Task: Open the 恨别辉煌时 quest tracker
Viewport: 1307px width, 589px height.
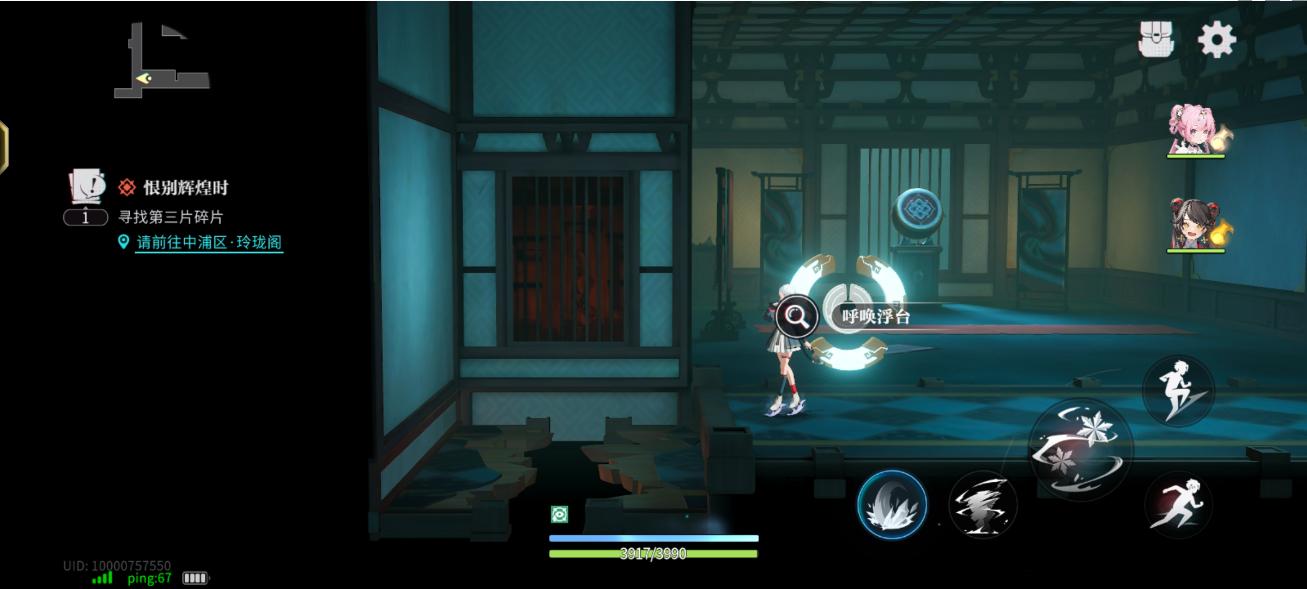Action: click(x=186, y=187)
